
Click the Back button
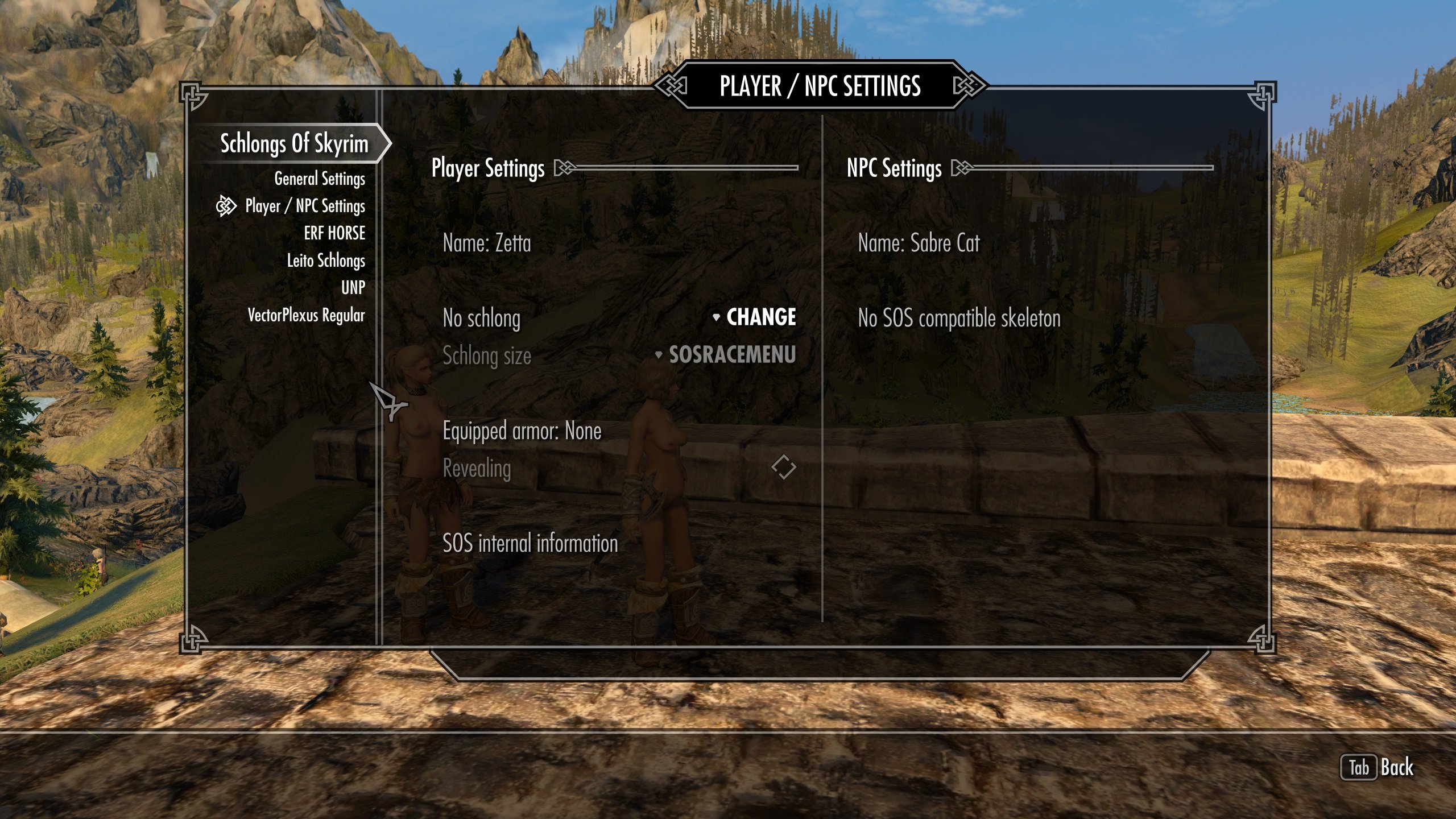[1378, 768]
